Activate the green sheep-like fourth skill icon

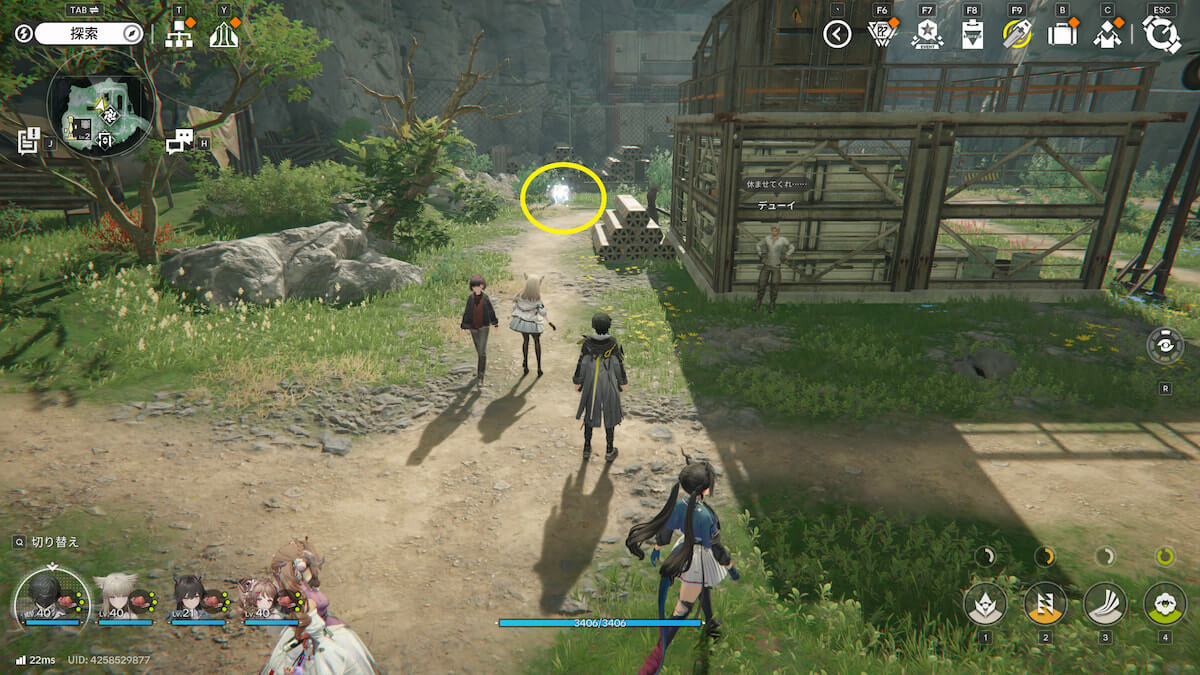click(x=1164, y=603)
